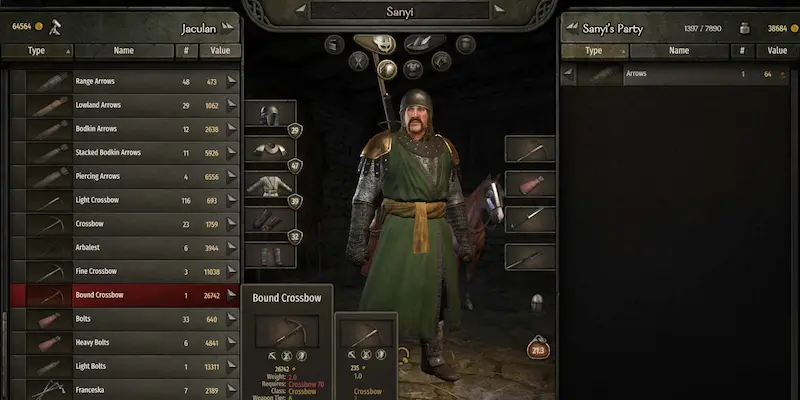Select the Heavy Bolts item row

pyautogui.click(x=120, y=342)
